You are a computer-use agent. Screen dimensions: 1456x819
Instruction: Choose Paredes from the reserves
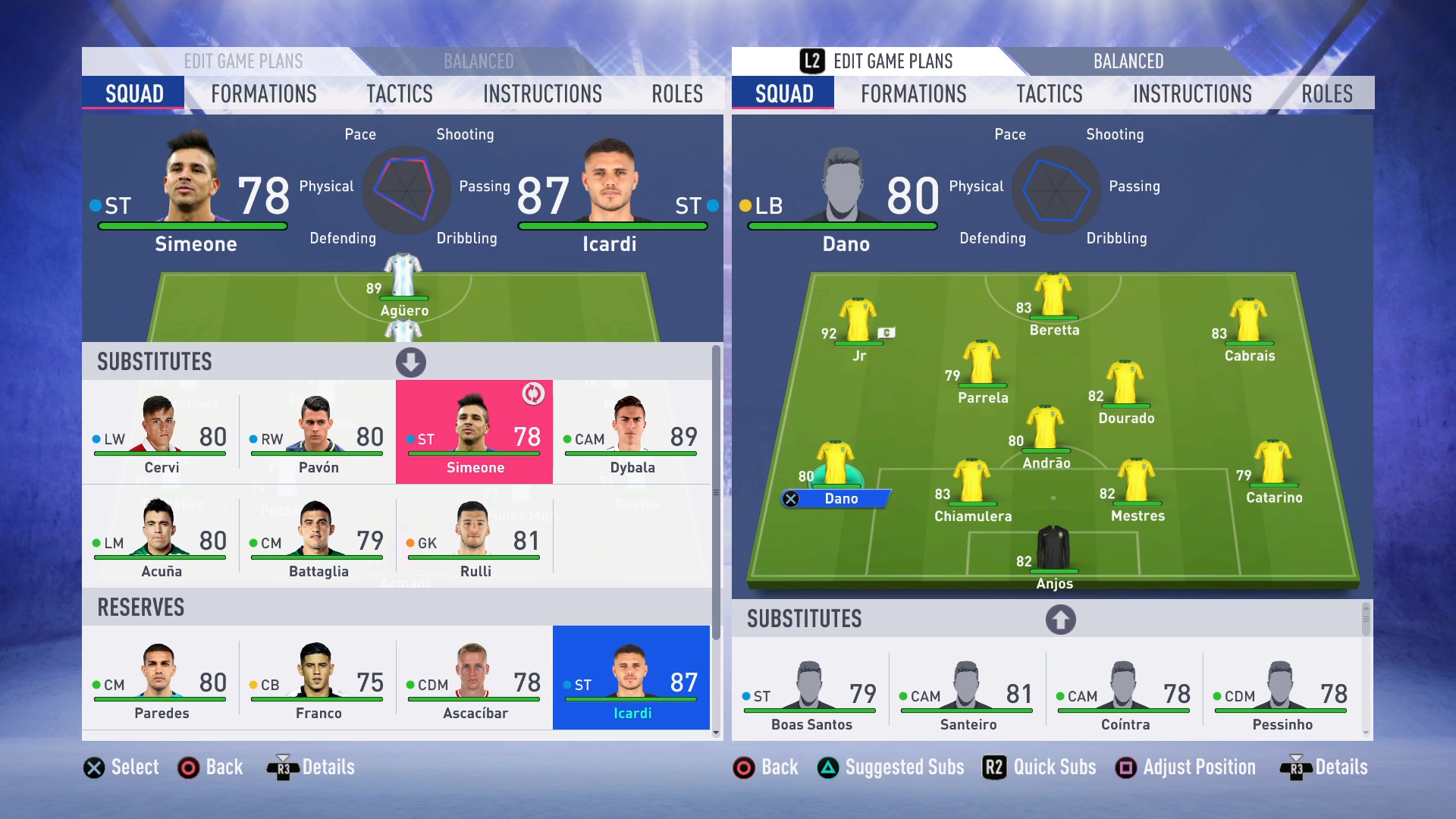160,678
